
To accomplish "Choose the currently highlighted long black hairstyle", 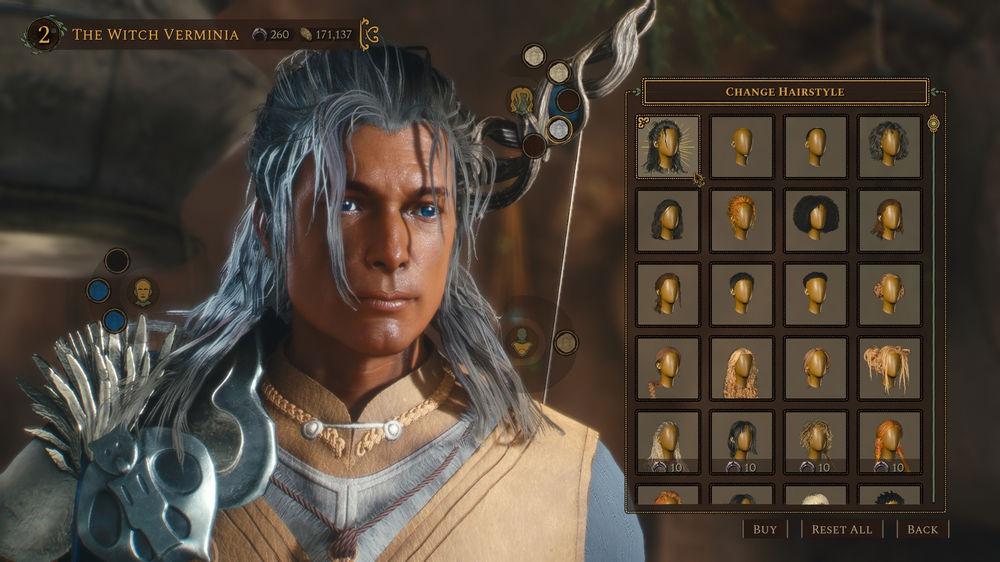I will click(x=668, y=146).
